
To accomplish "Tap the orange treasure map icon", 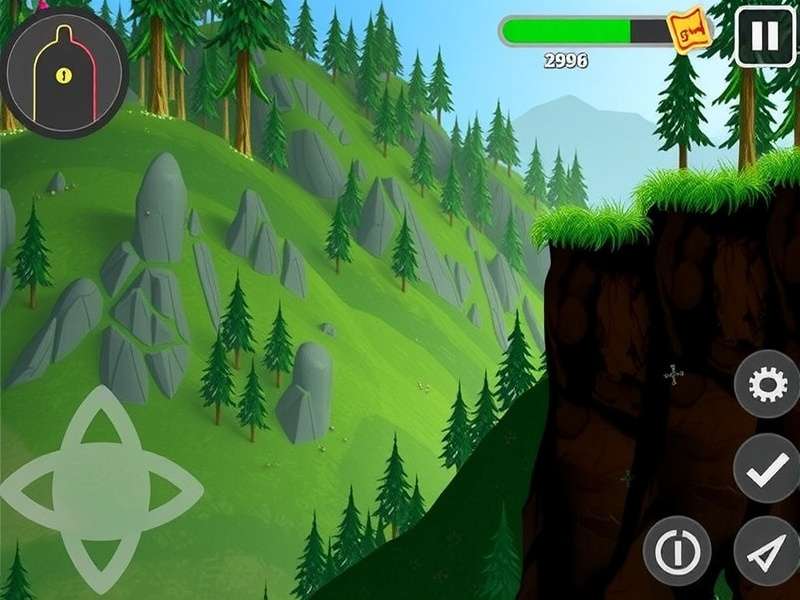I will [x=691, y=32].
